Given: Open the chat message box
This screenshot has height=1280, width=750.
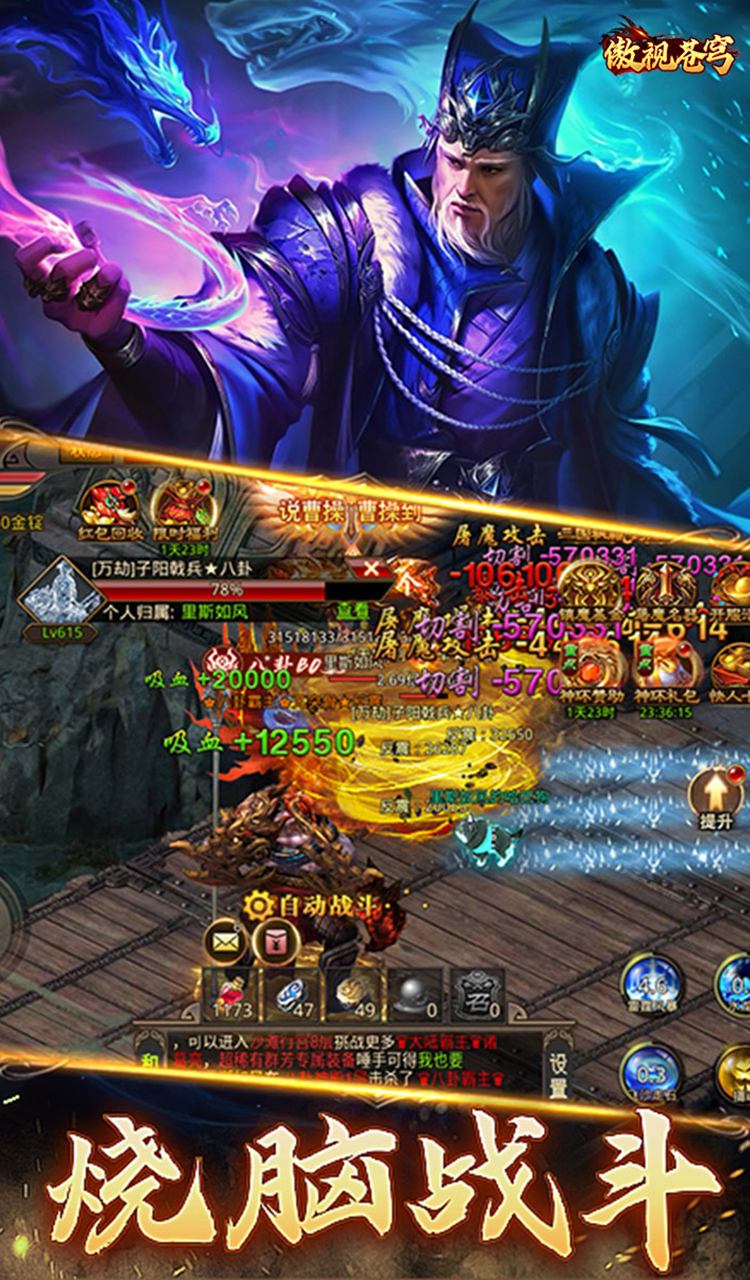Looking at the screenshot, I should pyautogui.click(x=340, y=1062).
